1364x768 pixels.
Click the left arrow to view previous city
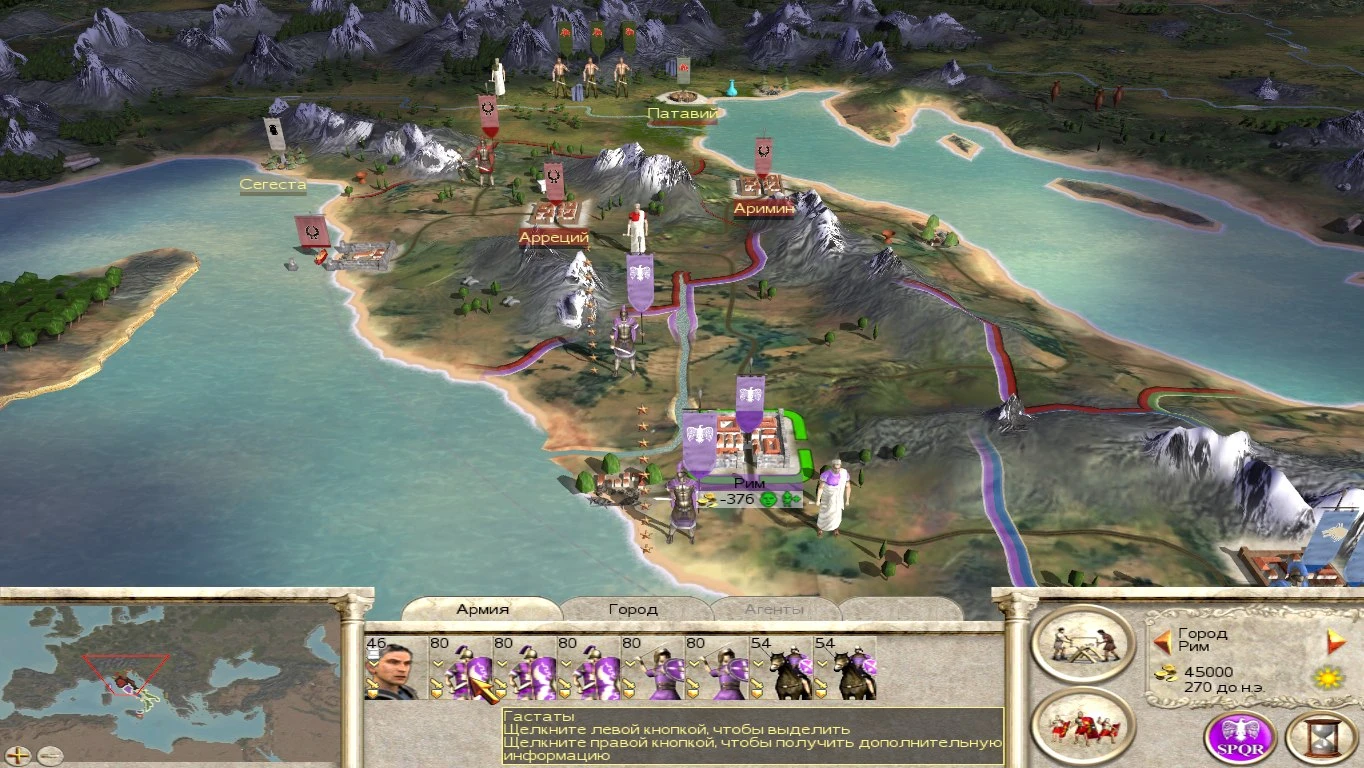click(1162, 639)
